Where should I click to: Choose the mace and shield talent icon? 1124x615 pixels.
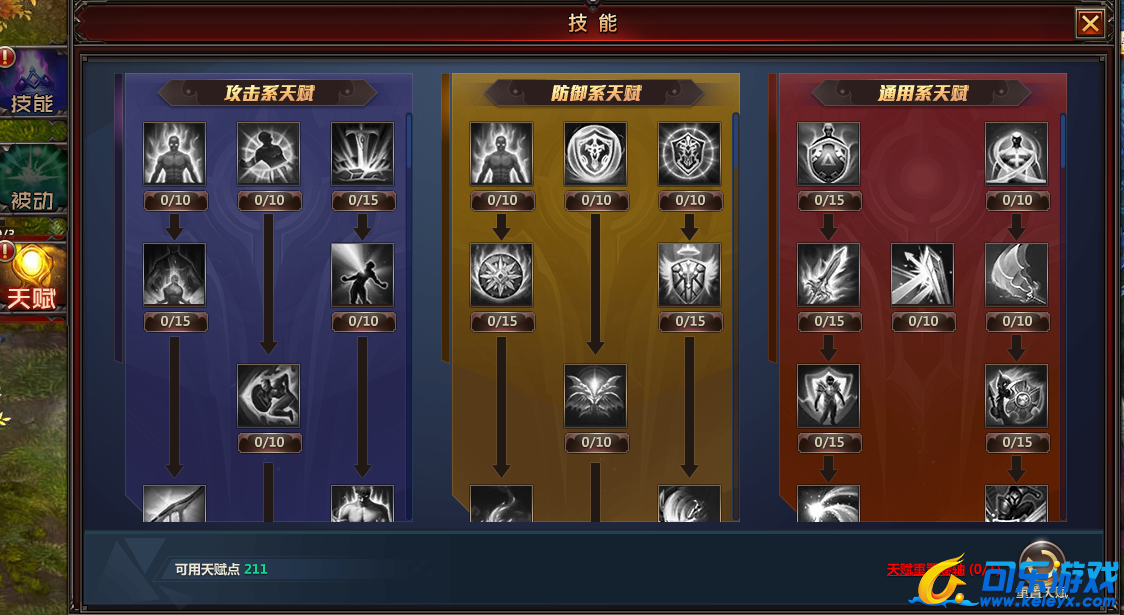pos(1016,395)
